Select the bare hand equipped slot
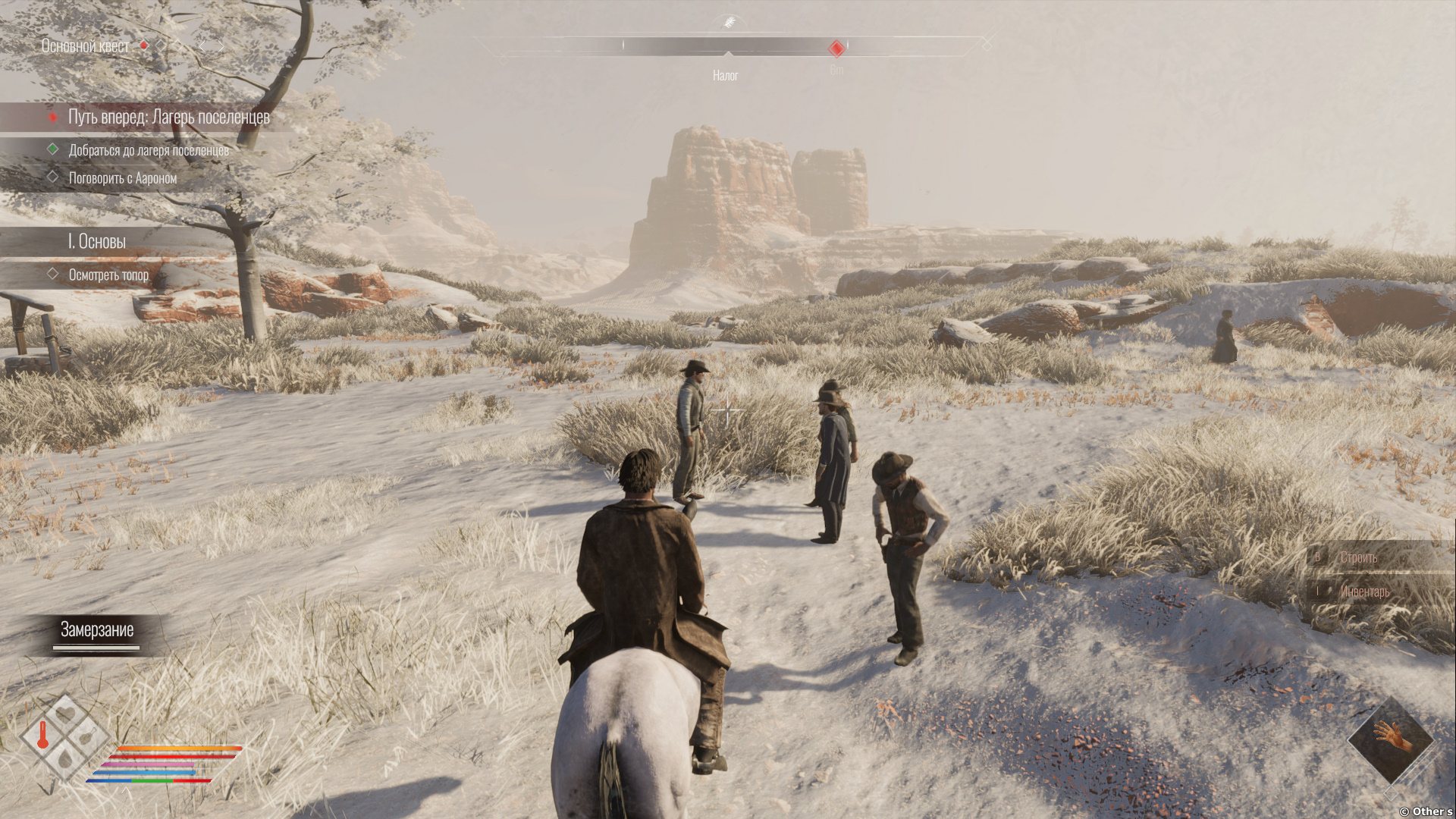This screenshot has height=819, width=1456. coord(1392,737)
